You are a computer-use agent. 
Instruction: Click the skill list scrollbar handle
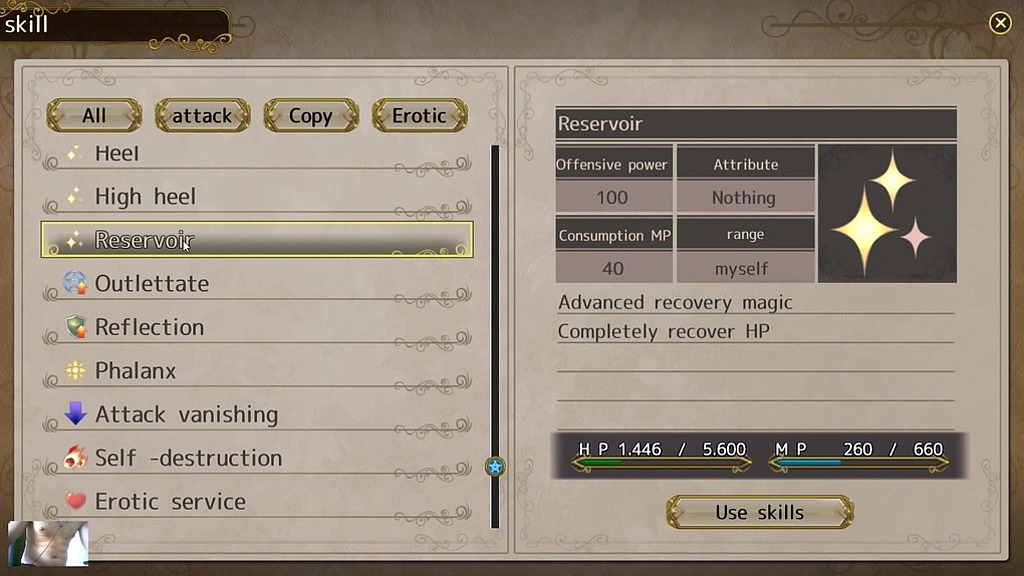pos(495,466)
